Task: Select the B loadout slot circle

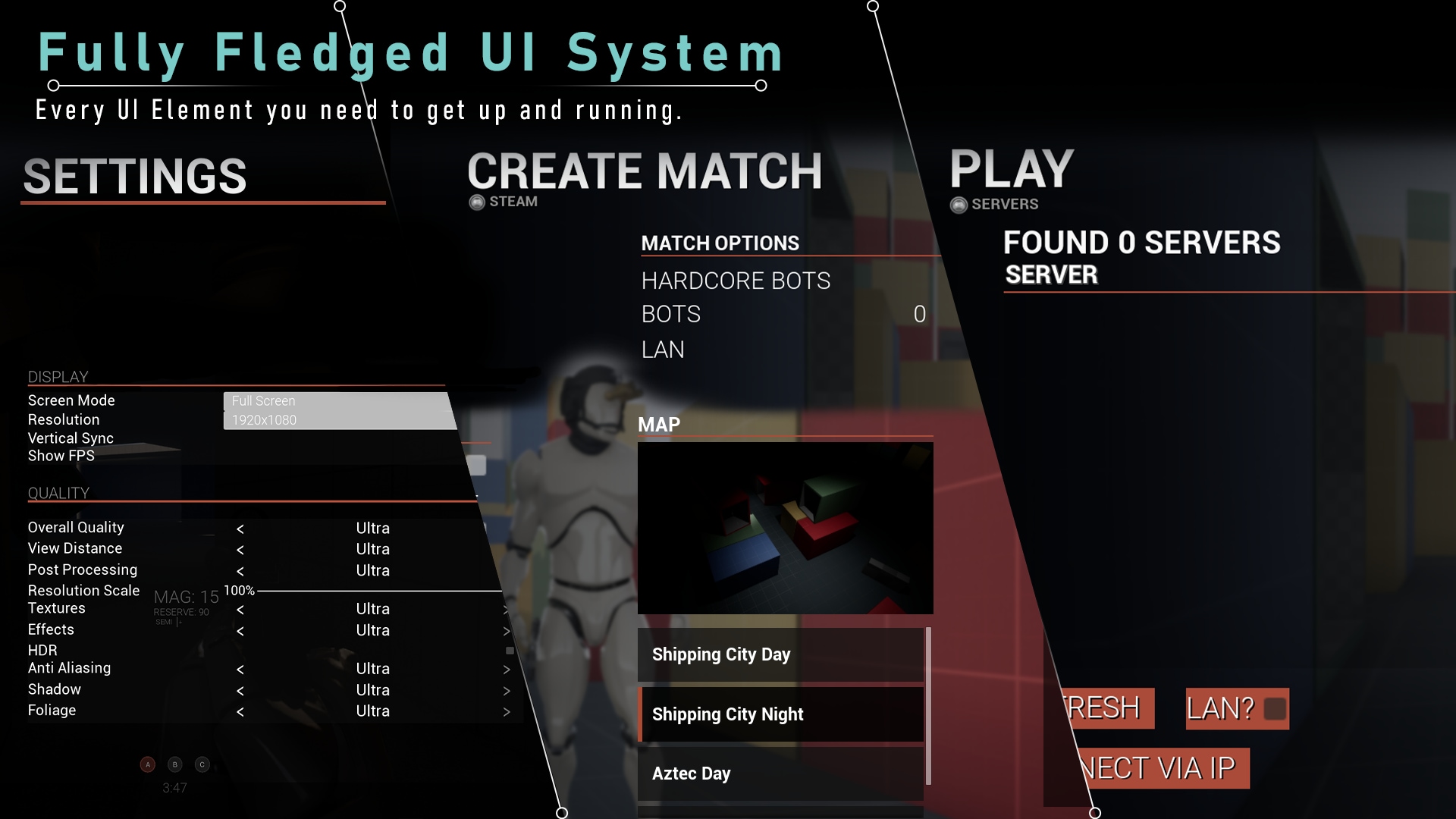Action: [174, 764]
